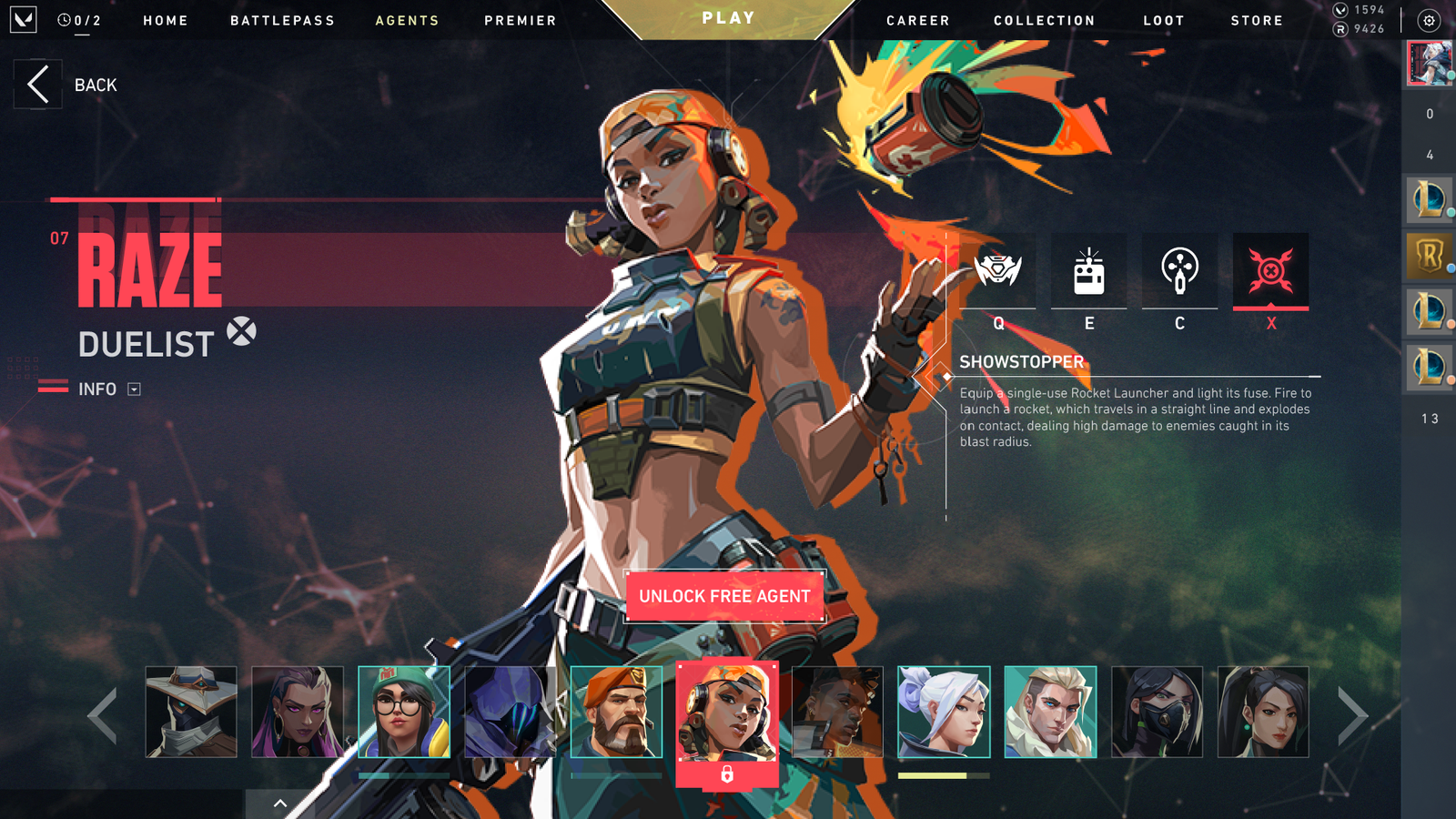Screen dimensions: 1456x819
Task: Select Raze's C ability icon
Action: pos(1180,270)
